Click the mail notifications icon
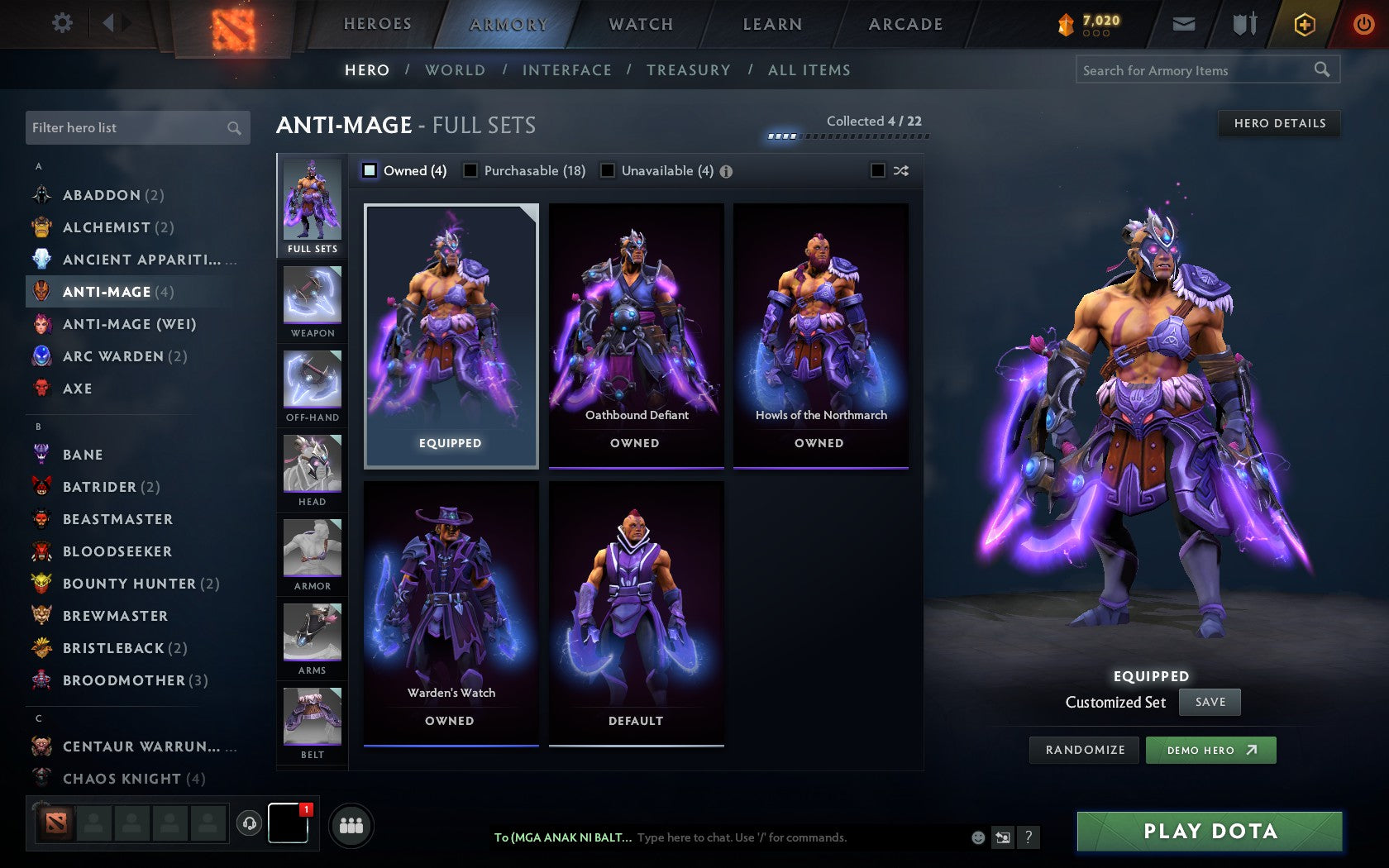Viewport: 1389px width, 868px height. pos(1184,24)
